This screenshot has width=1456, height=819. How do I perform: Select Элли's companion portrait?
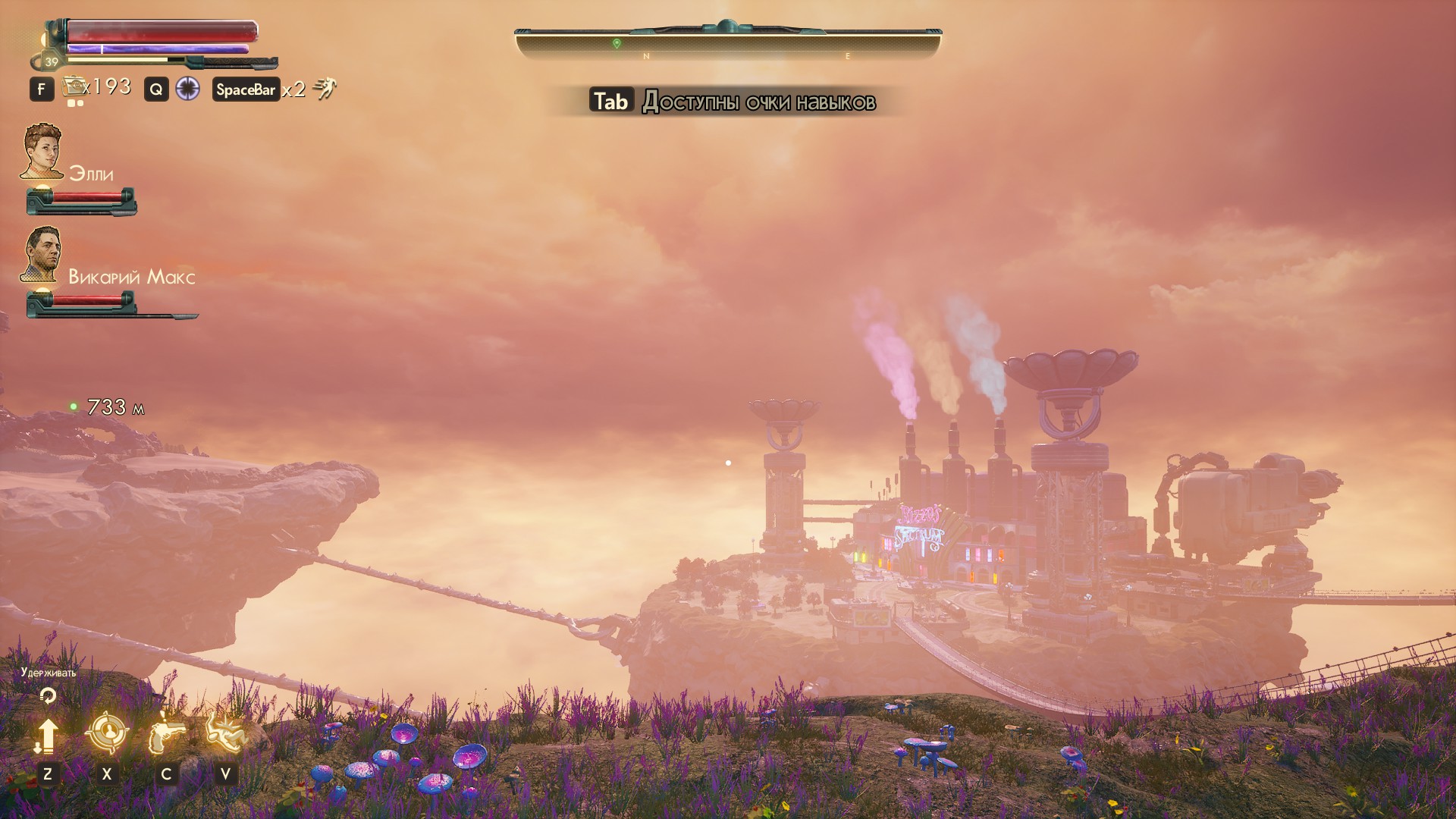(42, 151)
